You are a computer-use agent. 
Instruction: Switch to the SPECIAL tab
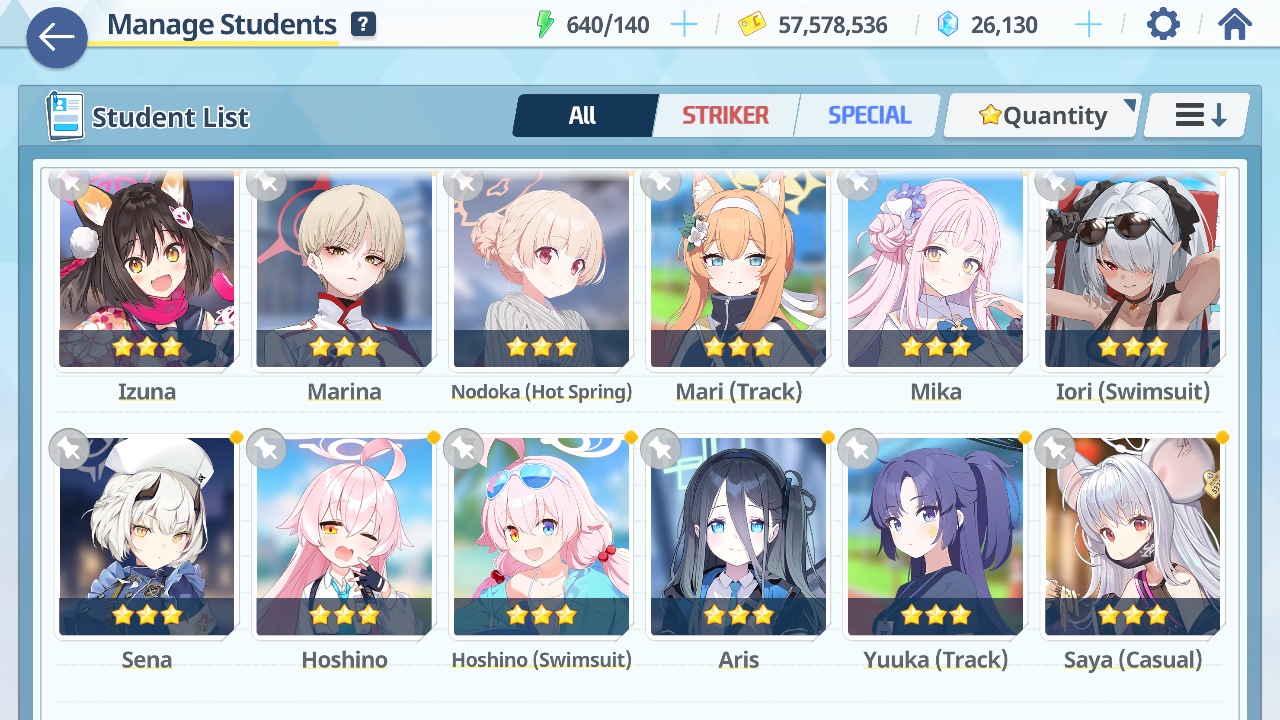tap(869, 116)
